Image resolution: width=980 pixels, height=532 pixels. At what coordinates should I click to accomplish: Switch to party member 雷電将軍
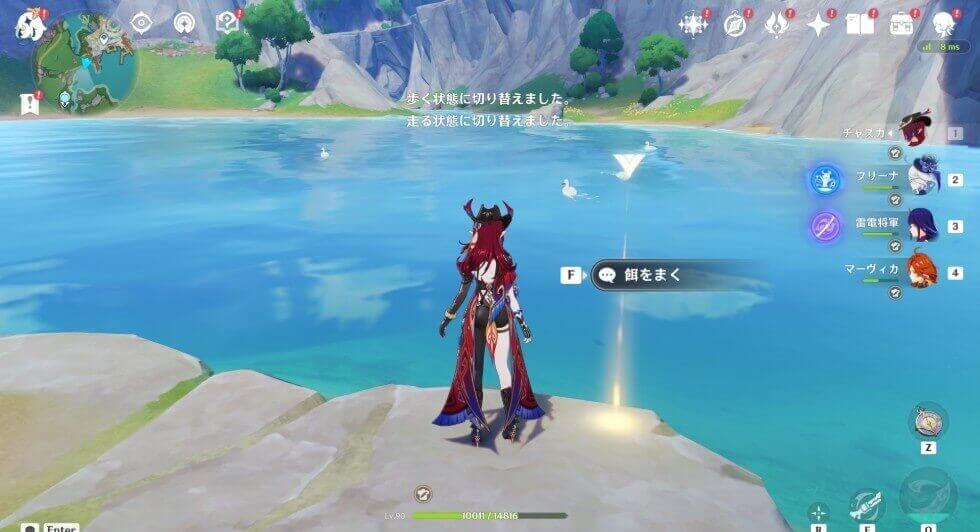tap(922, 226)
